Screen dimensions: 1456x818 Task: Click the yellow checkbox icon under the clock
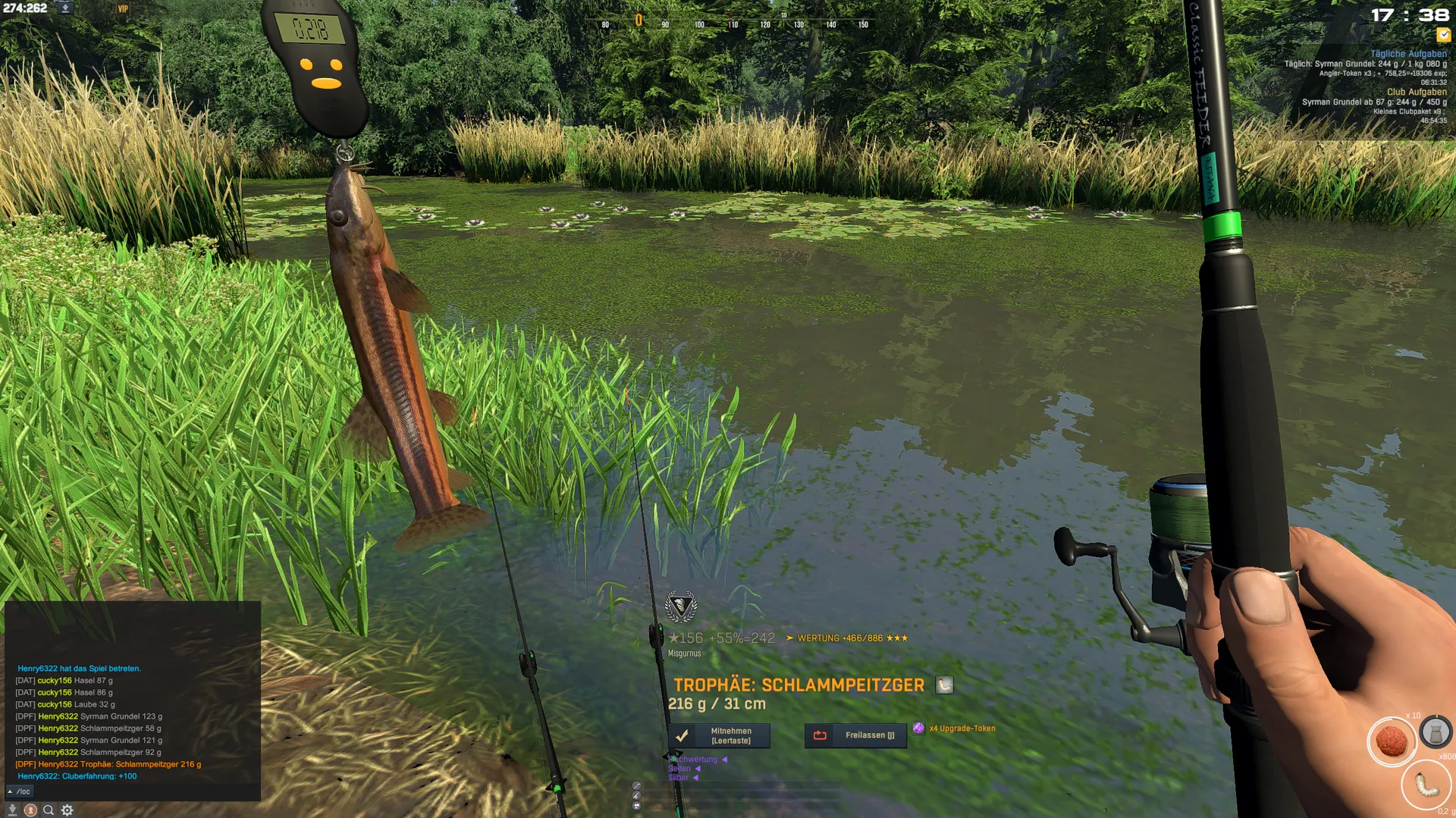click(x=1443, y=35)
